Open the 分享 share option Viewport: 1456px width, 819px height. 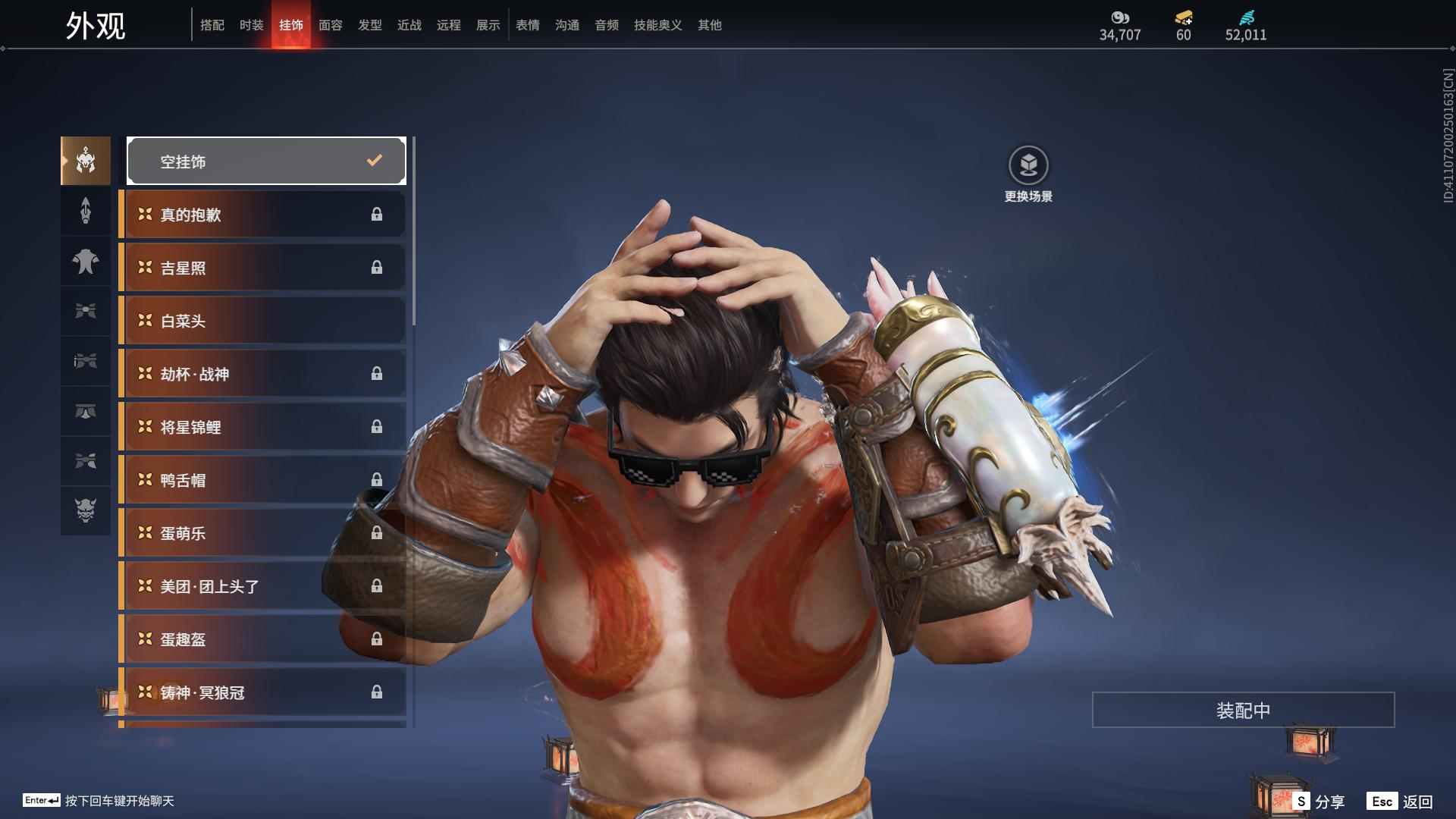[x=1319, y=802]
